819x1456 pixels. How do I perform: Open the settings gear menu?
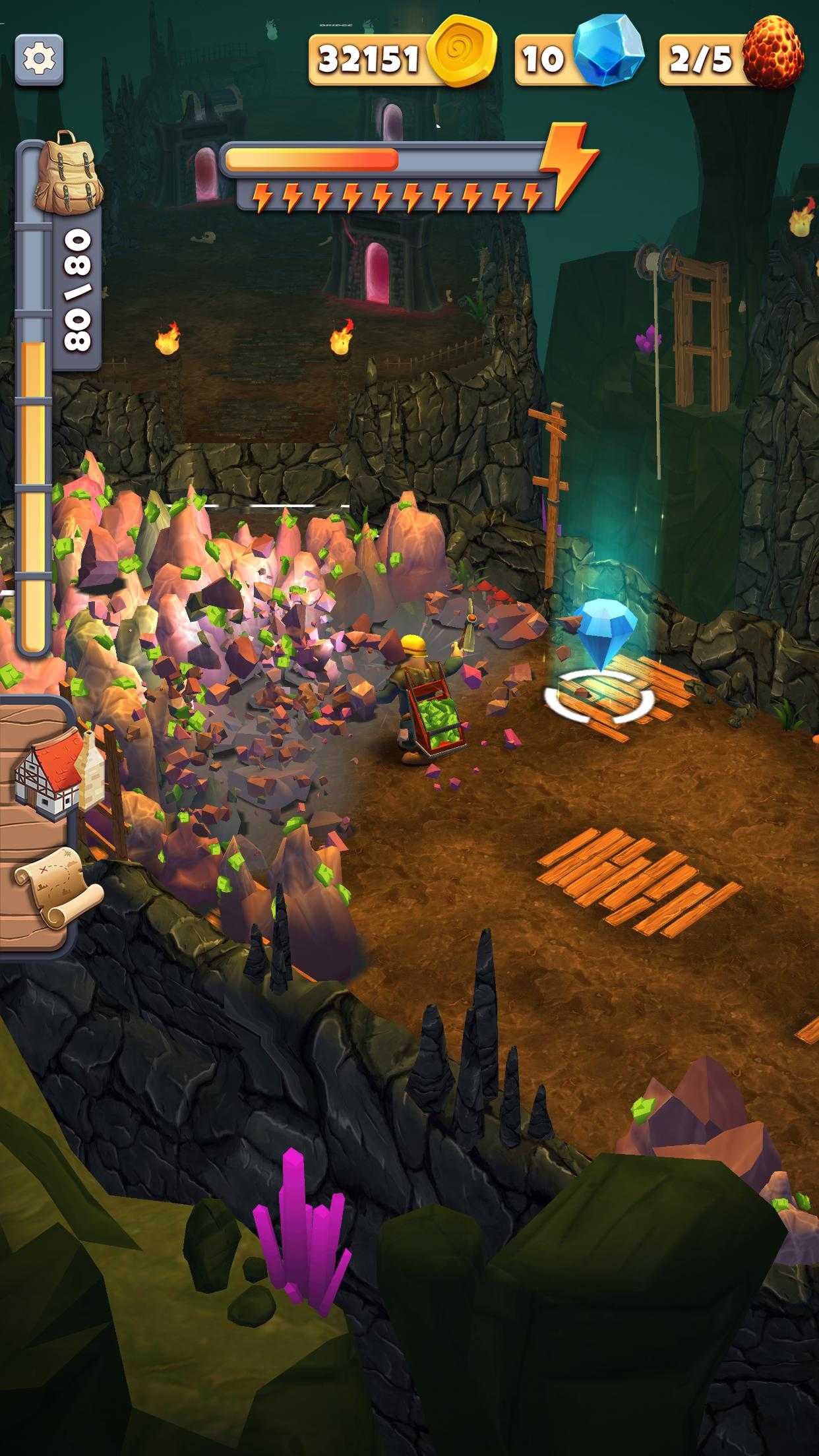tap(39, 60)
